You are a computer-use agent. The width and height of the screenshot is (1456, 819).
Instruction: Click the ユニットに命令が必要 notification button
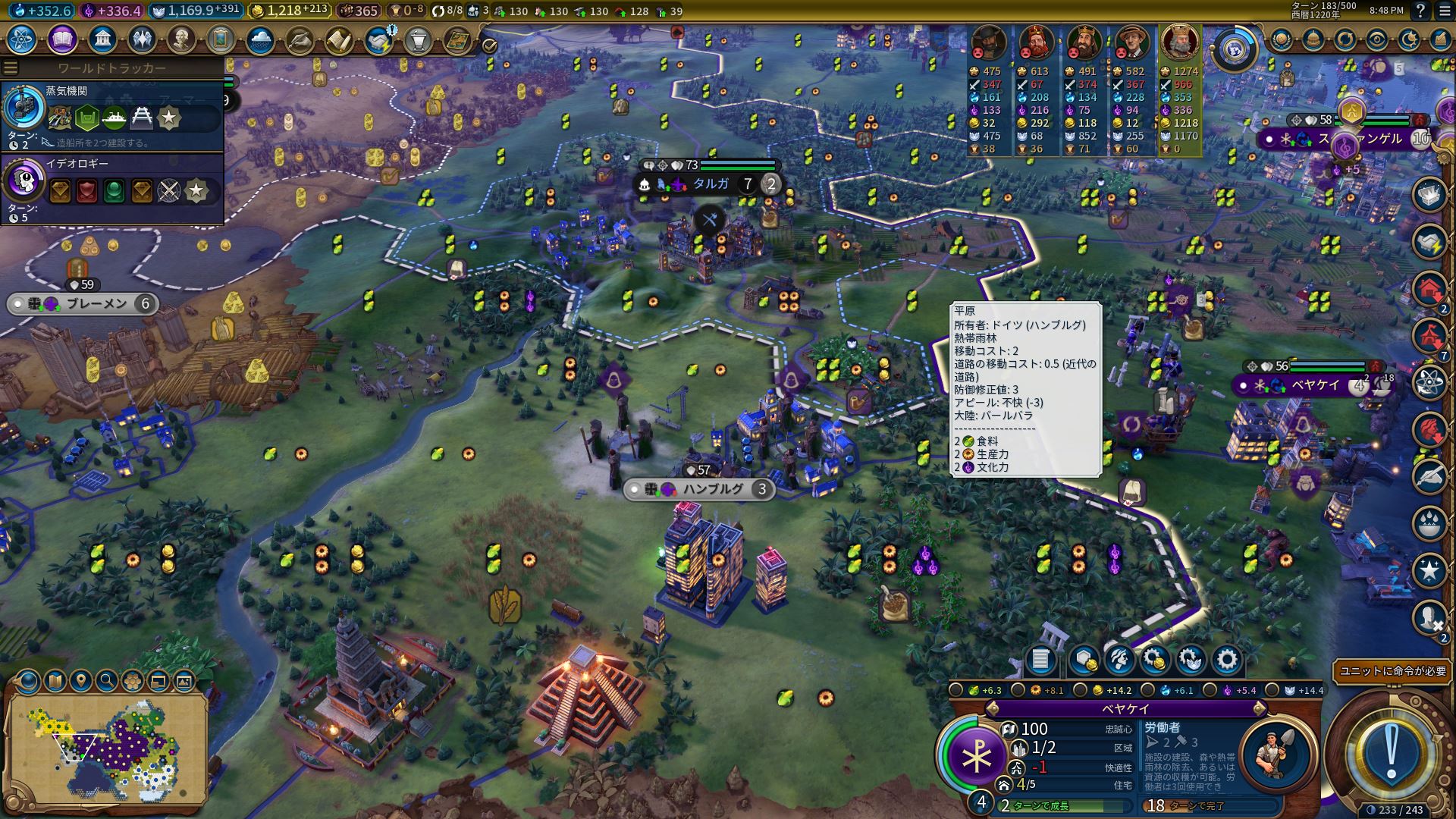[x=1393, y=671]
